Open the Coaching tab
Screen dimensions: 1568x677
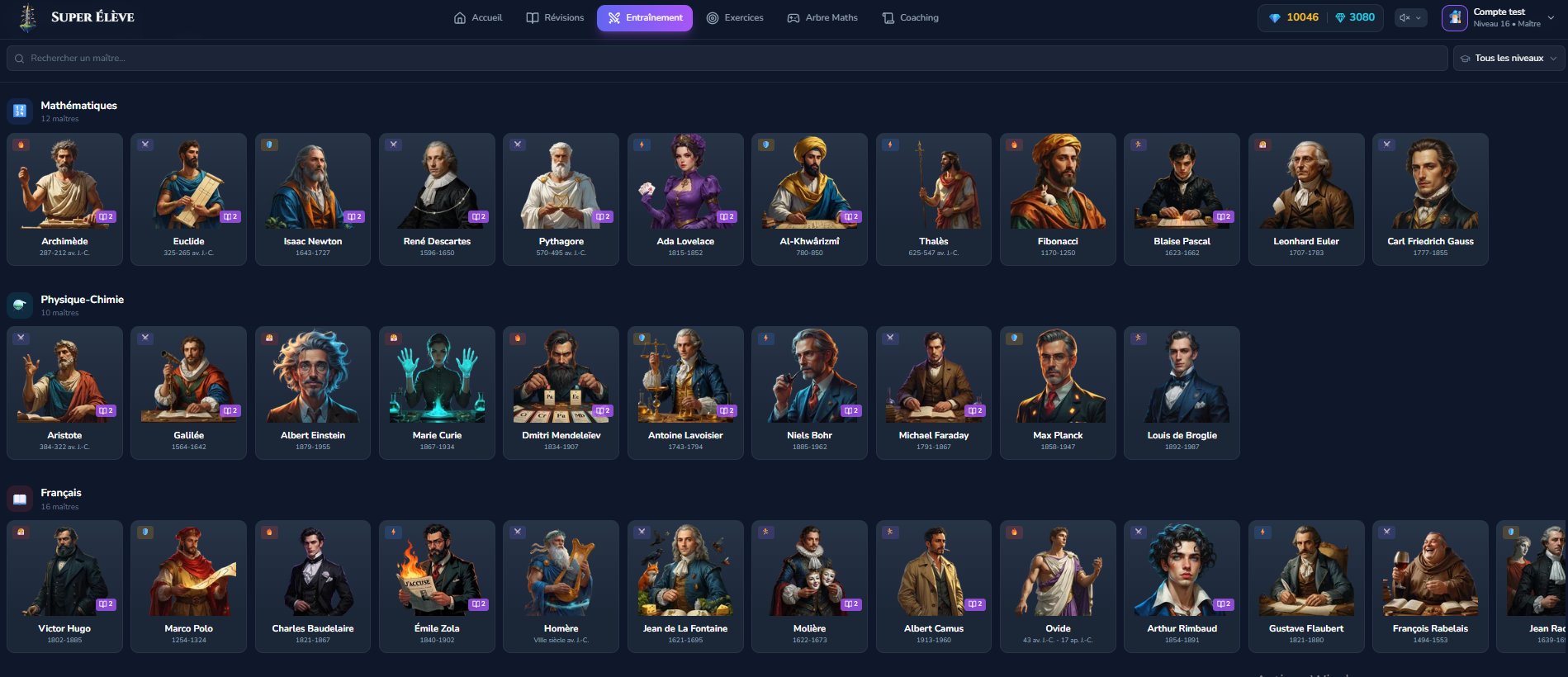pos(910,17)
